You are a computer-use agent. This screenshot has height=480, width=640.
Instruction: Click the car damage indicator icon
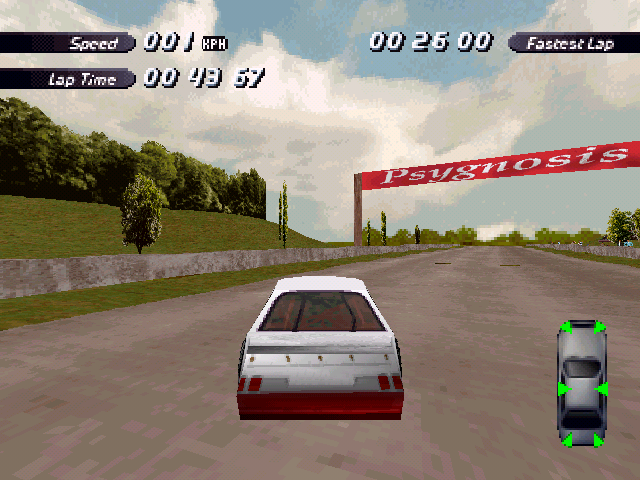(581, 385)
